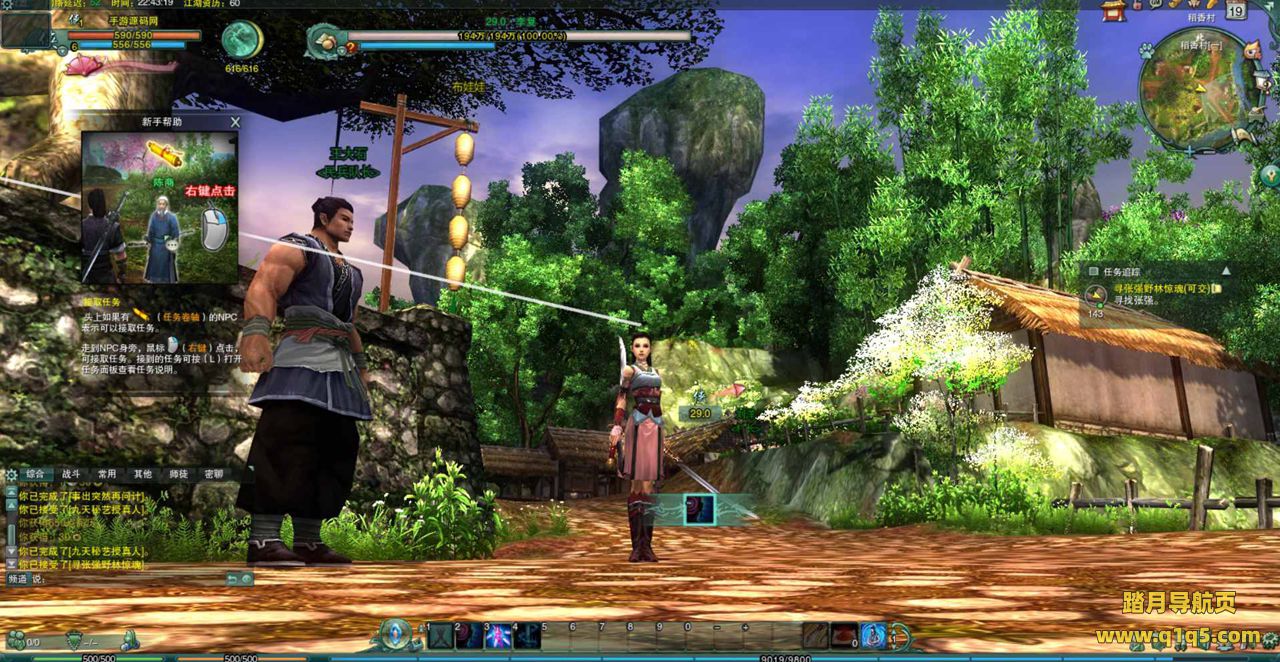Close the 新手帮助 help panel
This screenshot has width=1280, height=662.
click(235, 122)
